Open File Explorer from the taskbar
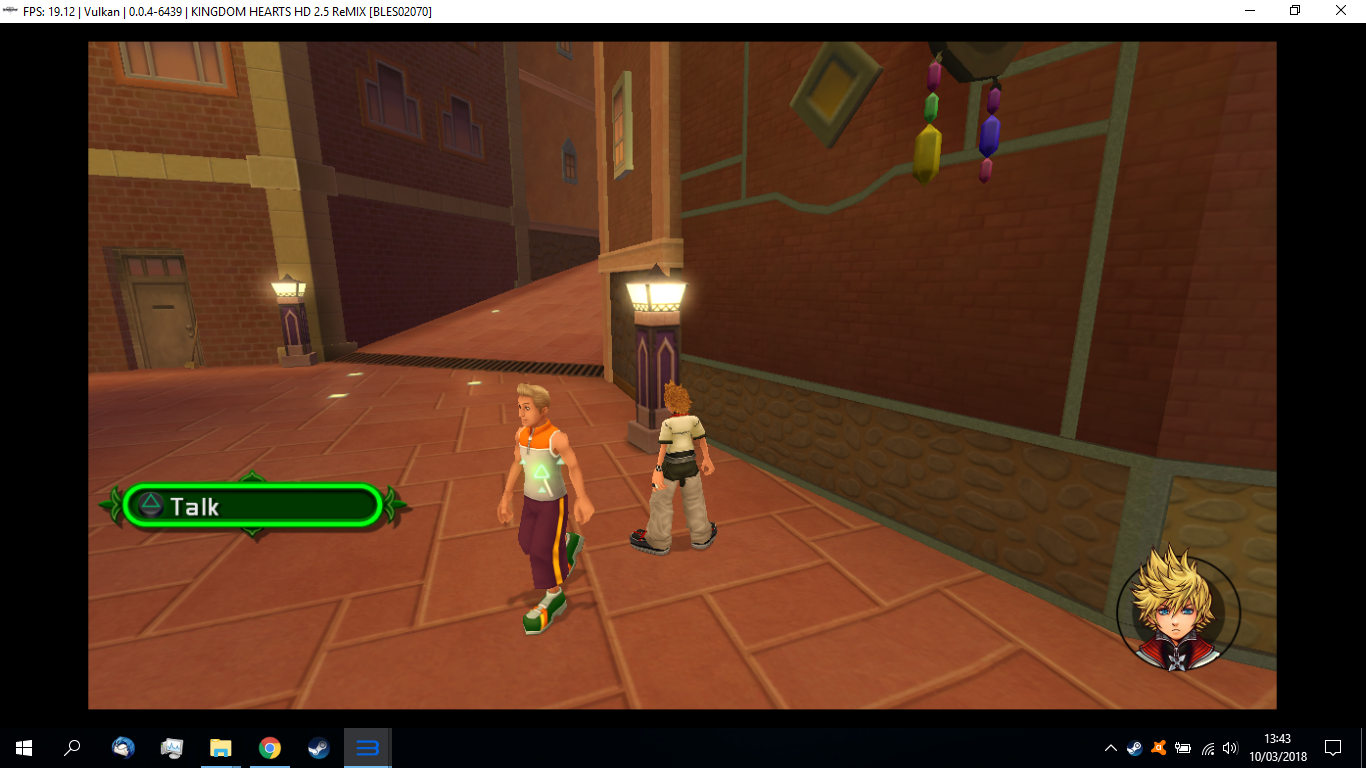This screenshot has height=768, width=1366. pos(220,748)
